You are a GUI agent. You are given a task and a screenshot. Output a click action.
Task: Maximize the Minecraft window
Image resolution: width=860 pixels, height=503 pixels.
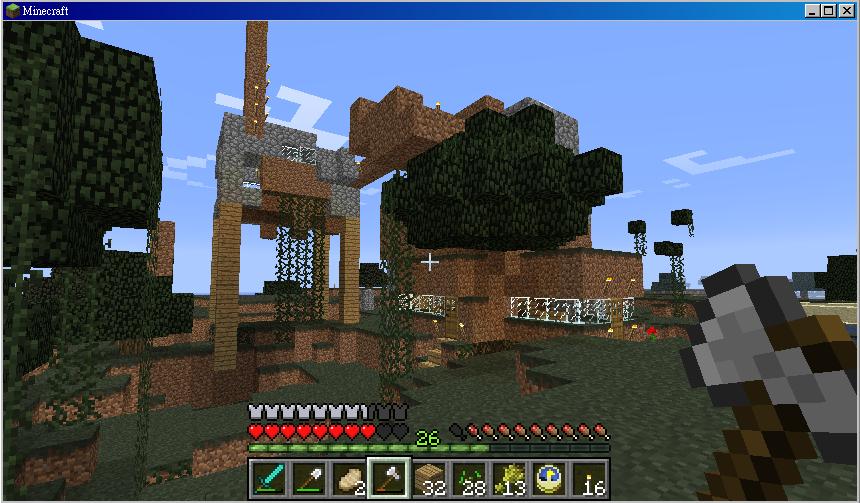829,10
